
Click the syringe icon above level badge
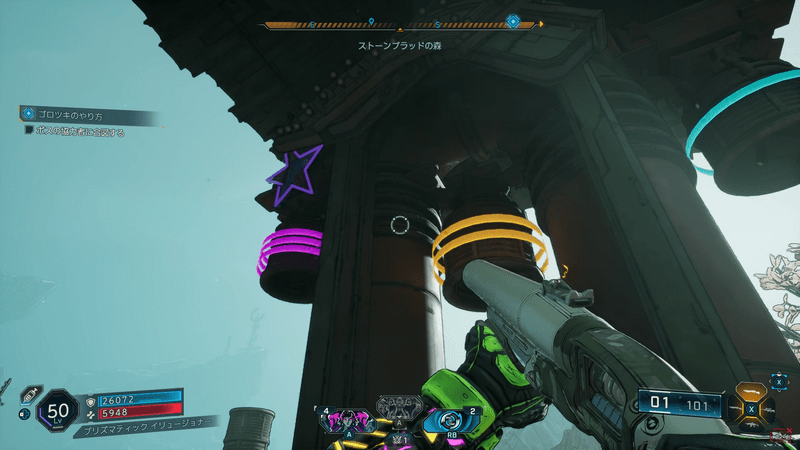click(31, 393)
